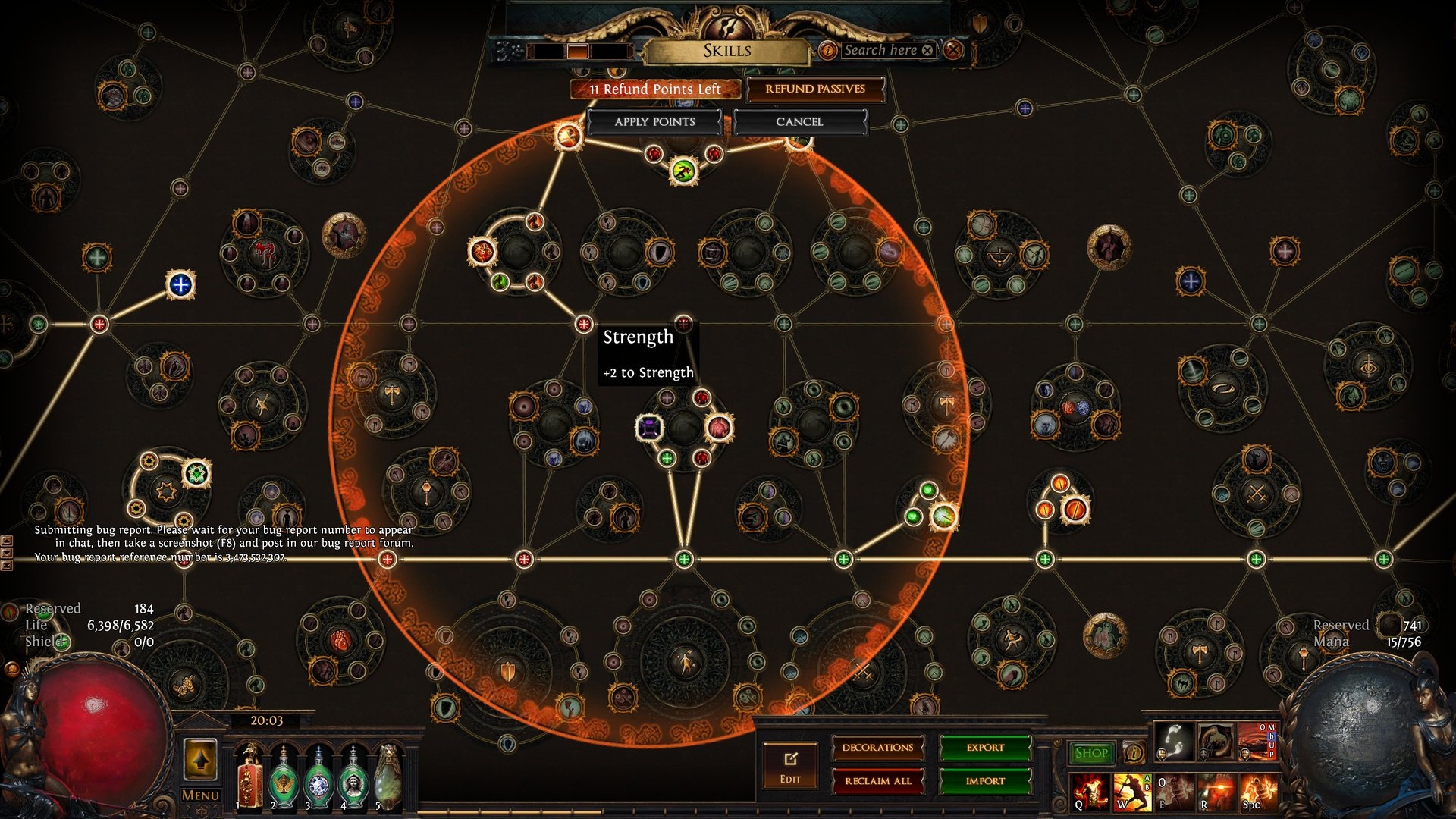Allocate the Strength node beside the tooltip
The image size is (1456, 819).
pyautogui.click(x=583, y=325)
